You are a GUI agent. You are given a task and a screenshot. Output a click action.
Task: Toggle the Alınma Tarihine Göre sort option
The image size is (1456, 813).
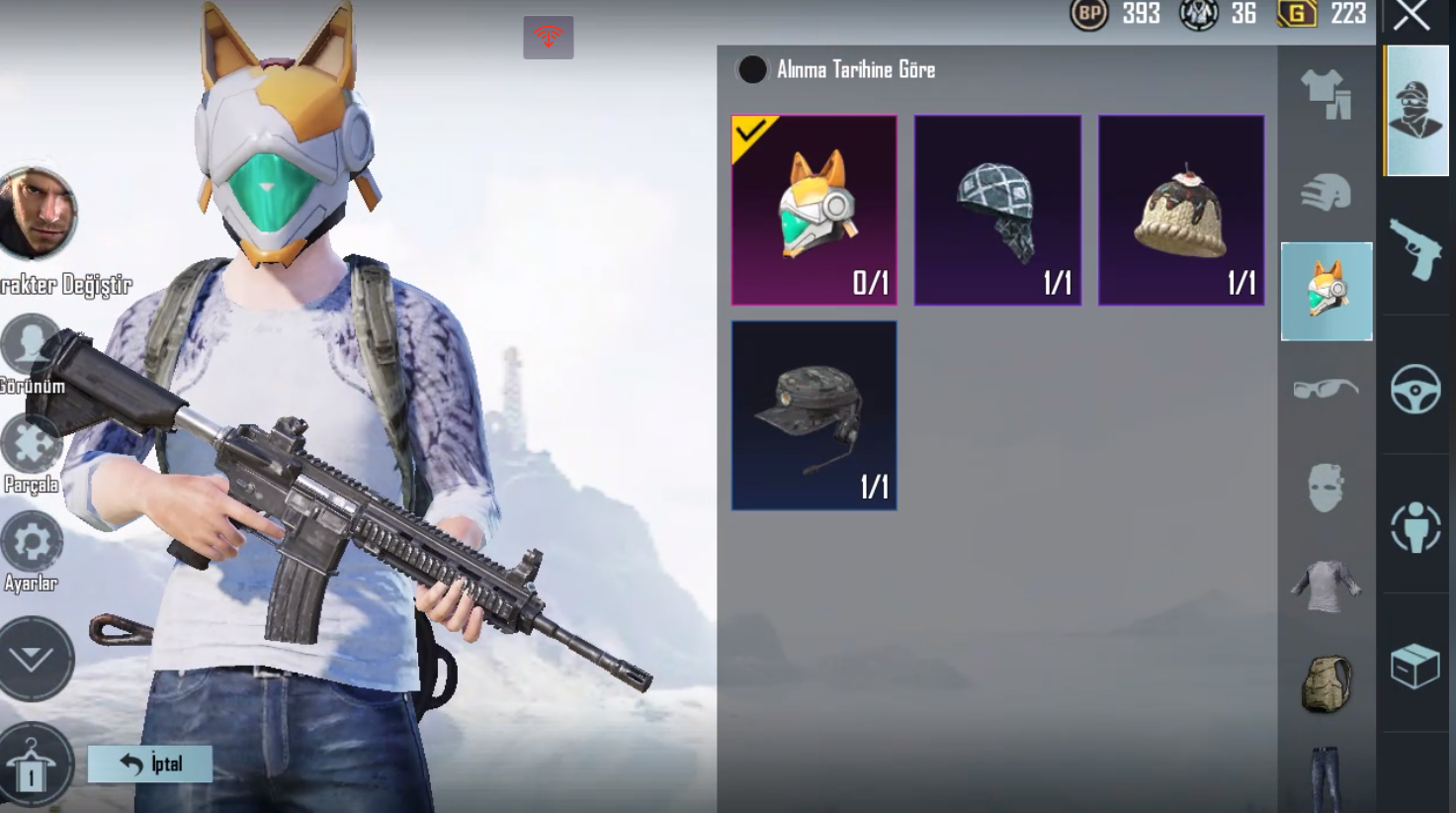752,69
